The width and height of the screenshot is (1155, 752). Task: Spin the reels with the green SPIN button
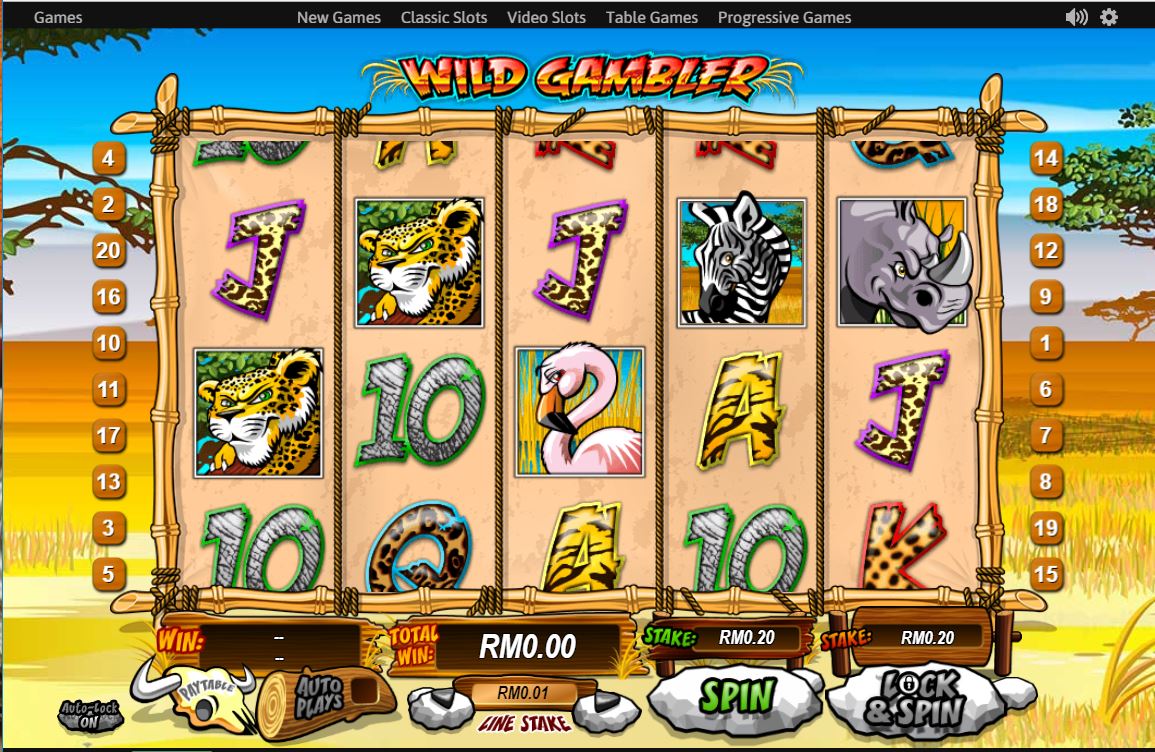tap(736, 695)
